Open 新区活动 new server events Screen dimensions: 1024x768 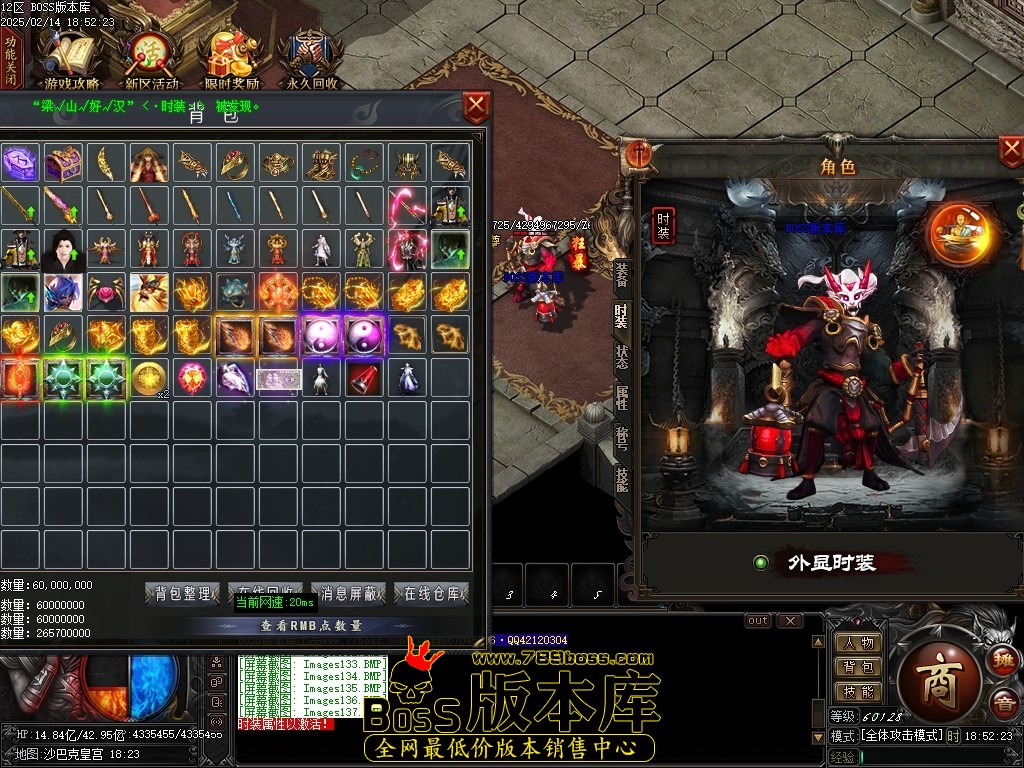152,62
